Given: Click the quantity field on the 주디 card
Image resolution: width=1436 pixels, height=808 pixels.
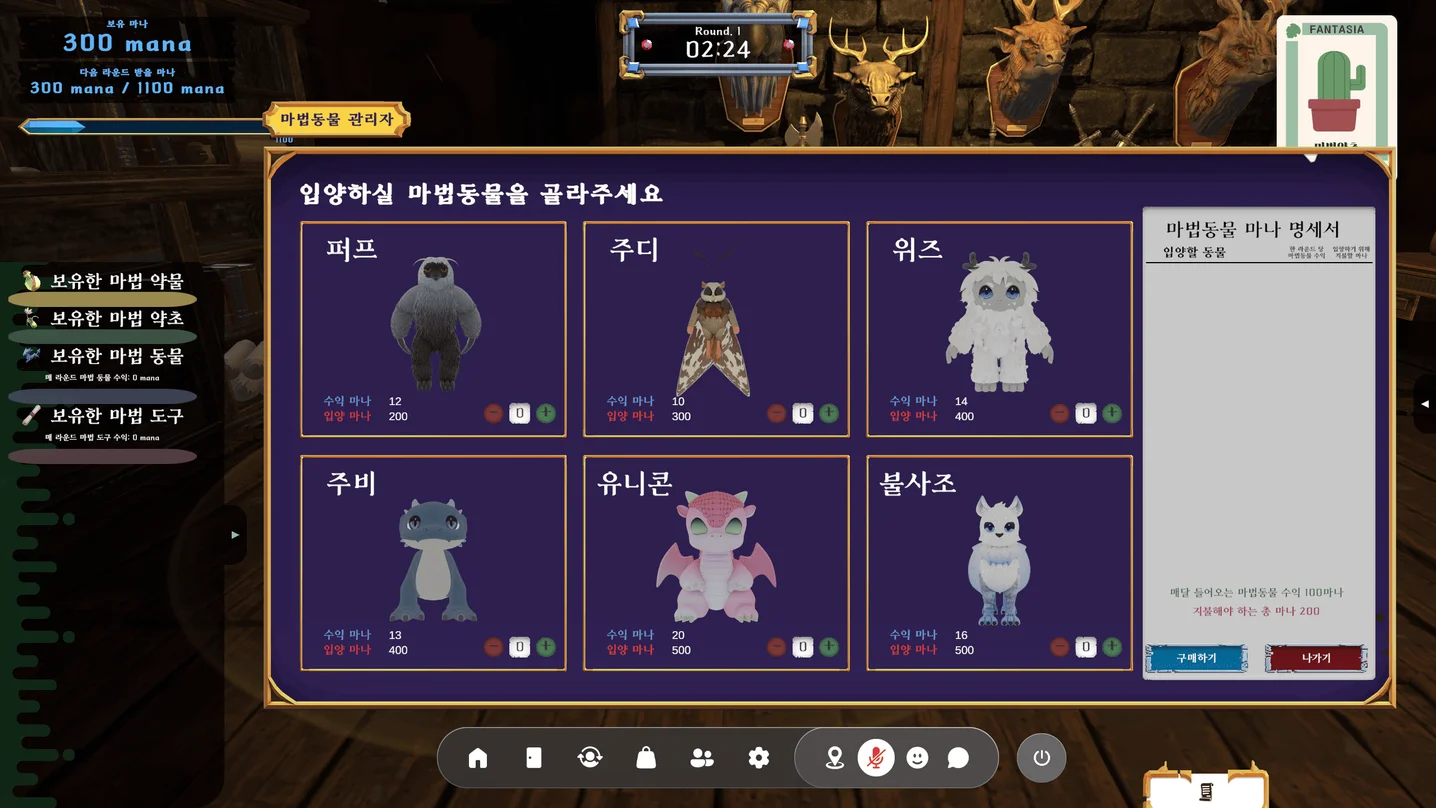Looking at the screenshot, I should 802,412.
